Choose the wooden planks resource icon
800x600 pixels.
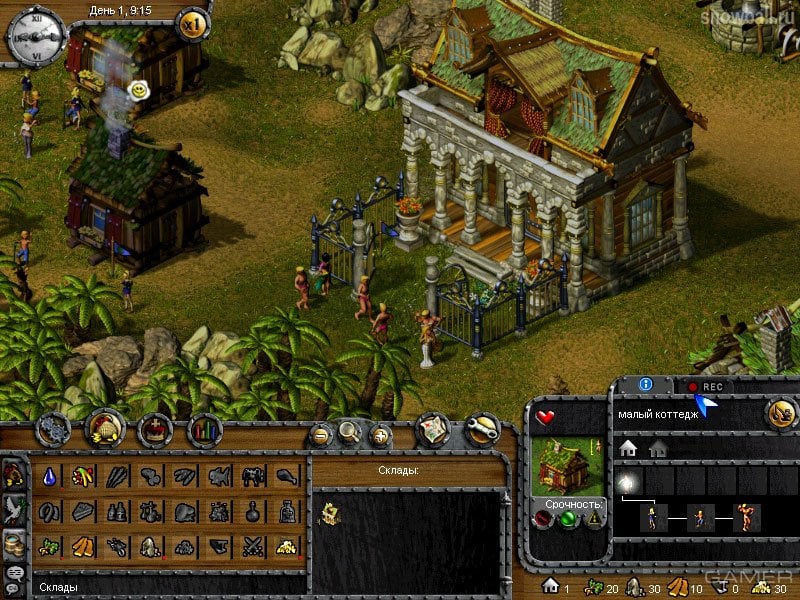pos(83,546)
